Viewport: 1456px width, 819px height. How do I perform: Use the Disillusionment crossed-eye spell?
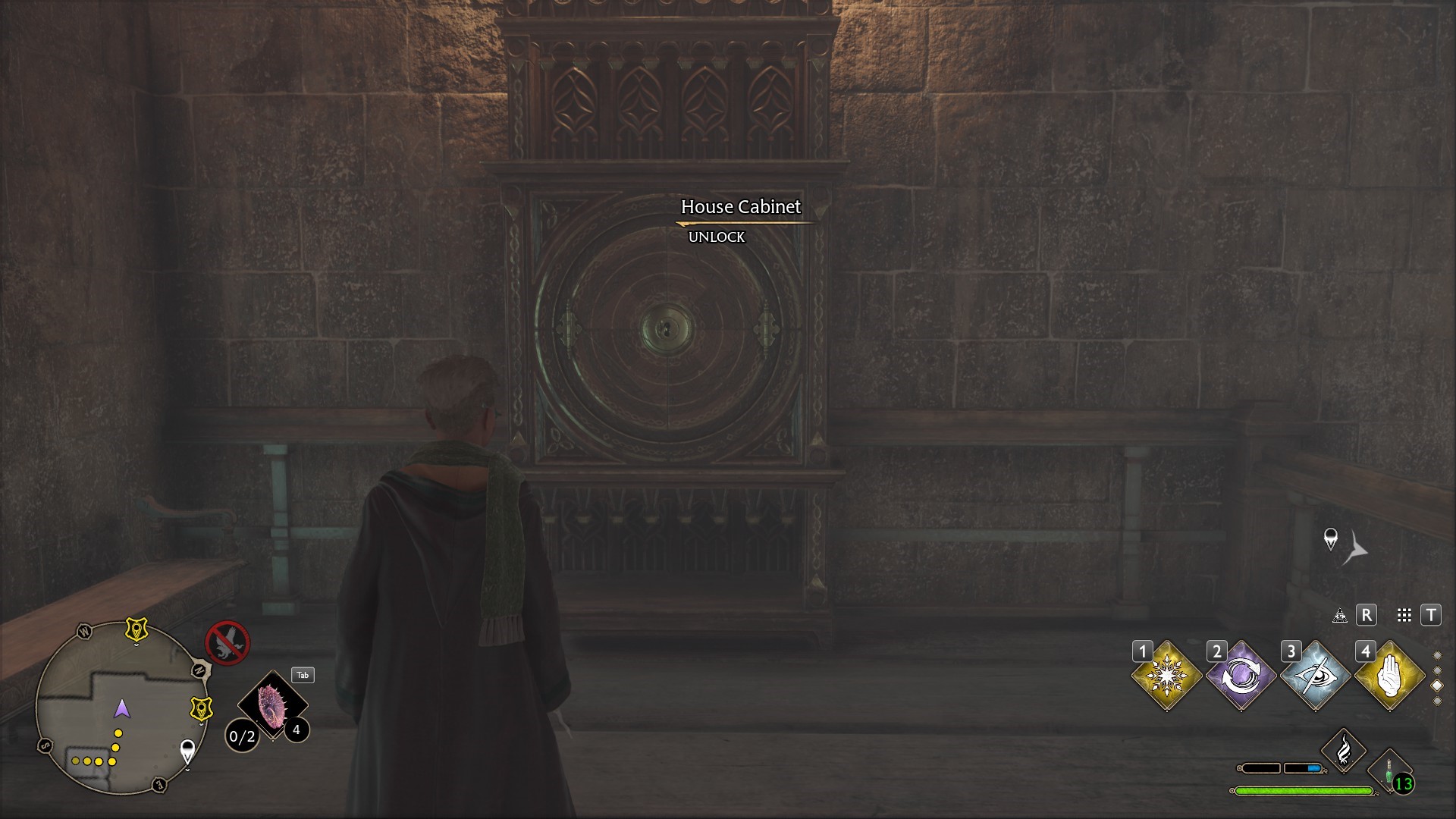pos(1315,676)
